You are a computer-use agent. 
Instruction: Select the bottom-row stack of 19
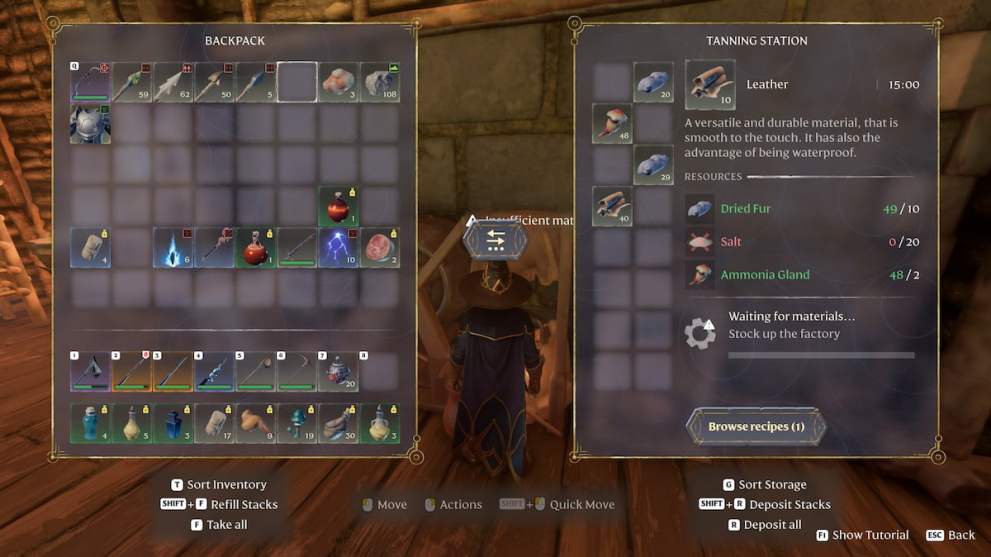297,423
